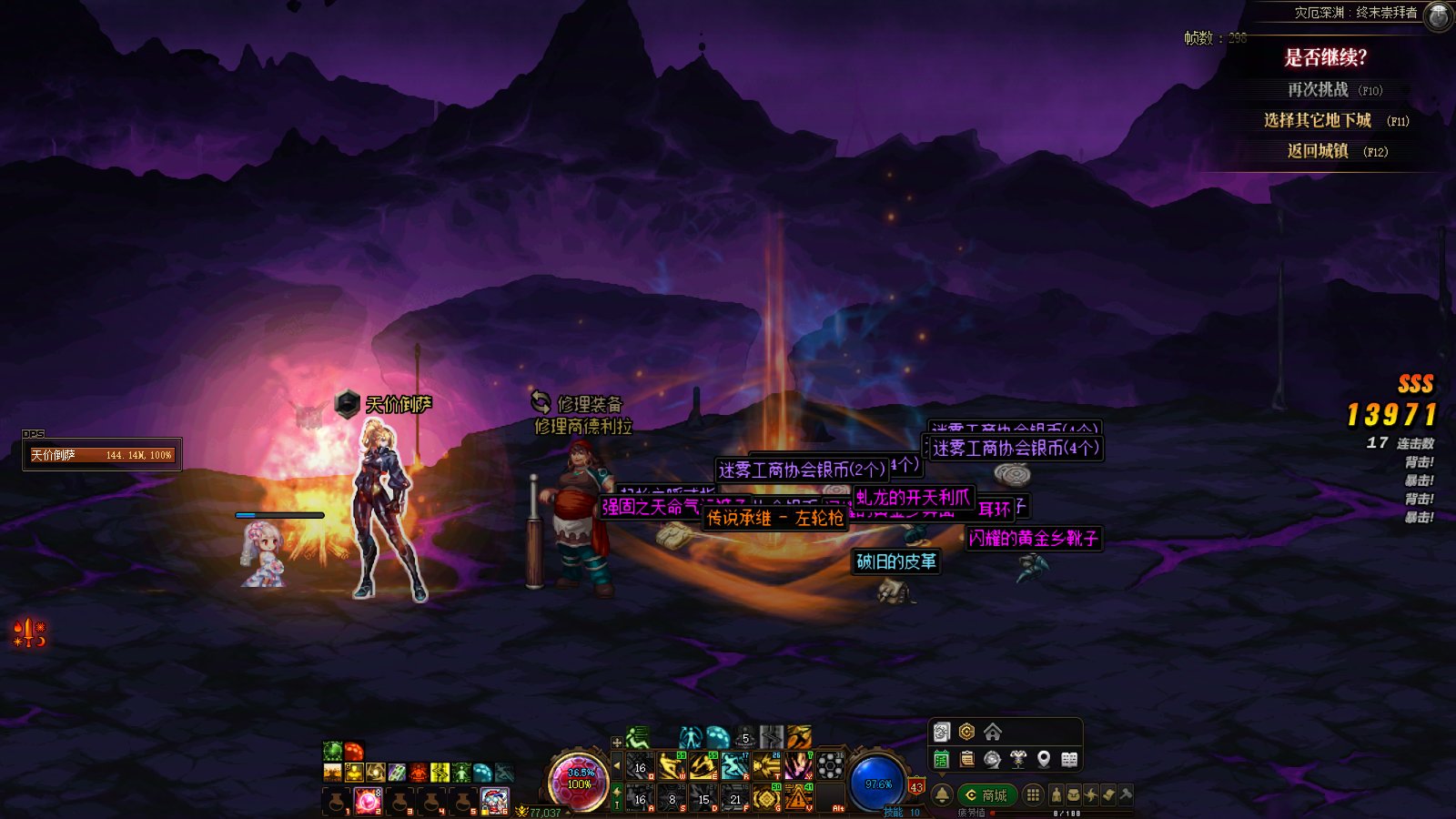Open the hammer icon in bottom menu

(x=1126, y=794)
